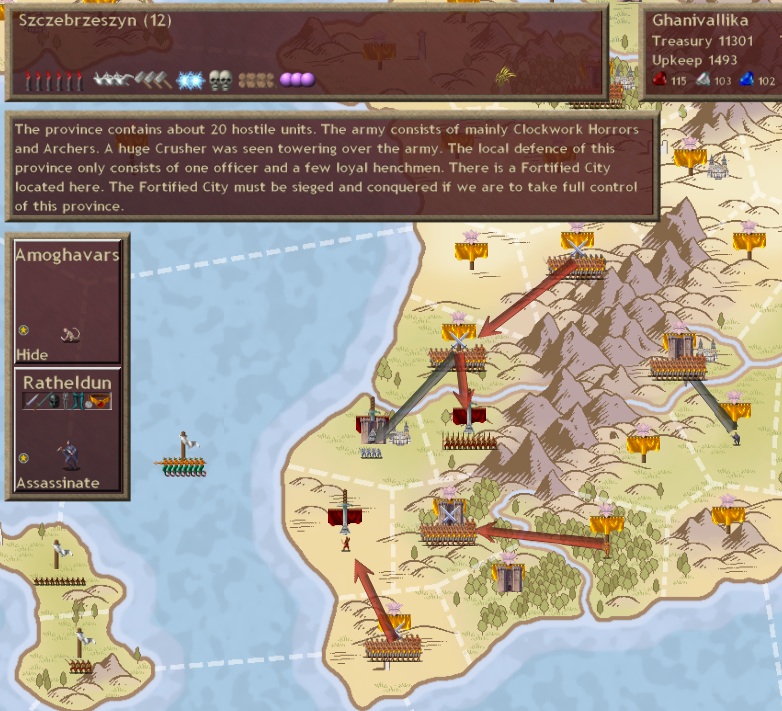Change Amoghavars' Hide order
The image size is (782, 711).
32,354
